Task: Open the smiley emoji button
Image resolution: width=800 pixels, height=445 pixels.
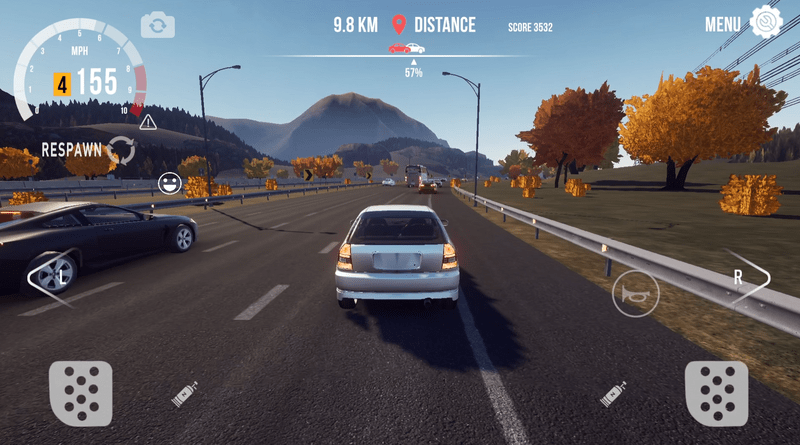Action: click(x=169, y=184)
